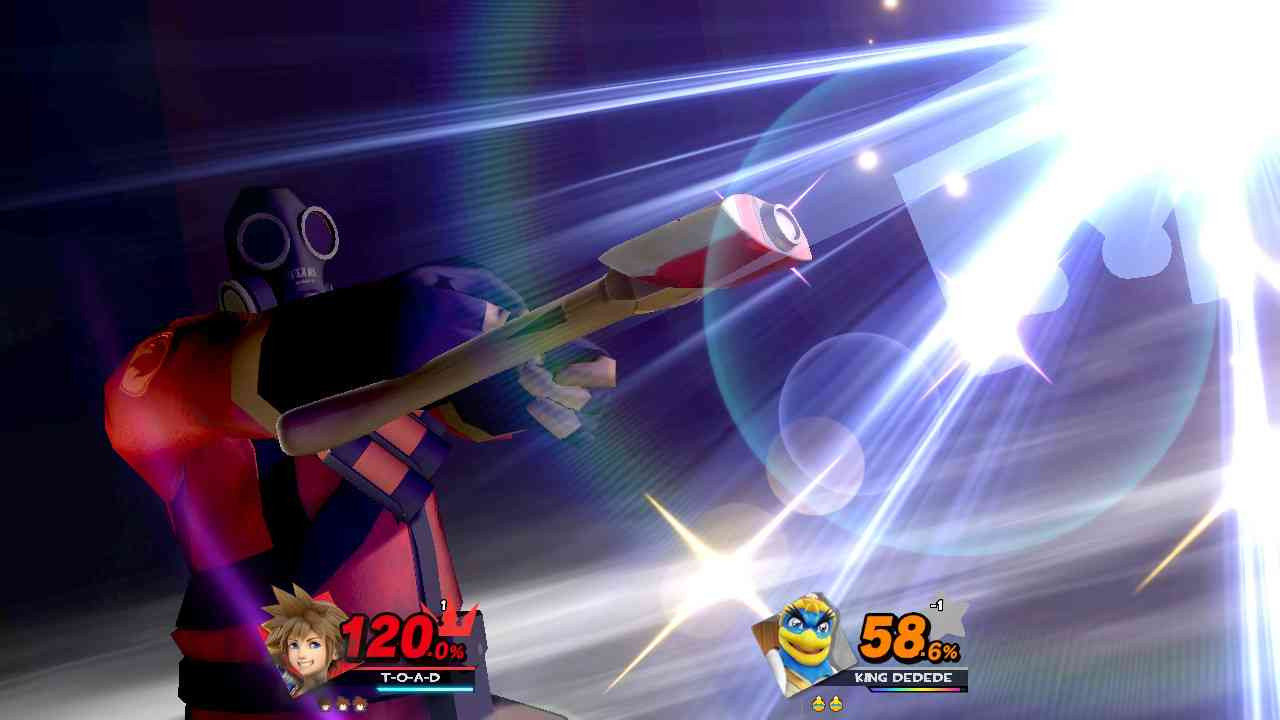Click the KING DEDEDE name label
Screen dimensions: 1280x720
point(903,677)
